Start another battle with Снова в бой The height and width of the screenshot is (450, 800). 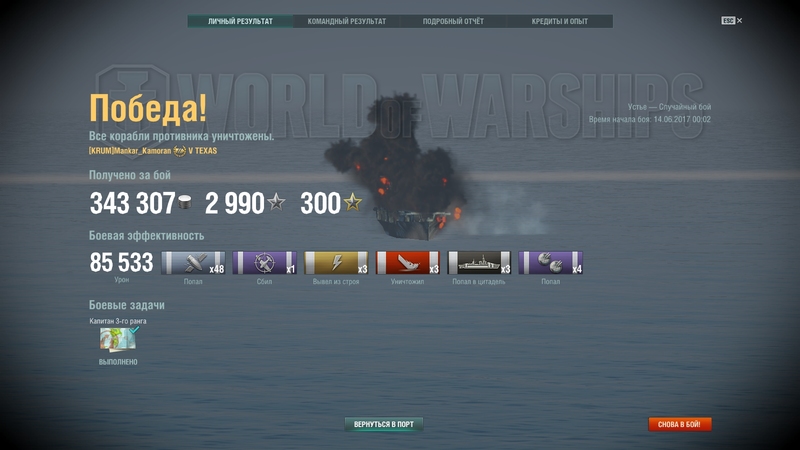pyautogui.click(x=680, y=424)
